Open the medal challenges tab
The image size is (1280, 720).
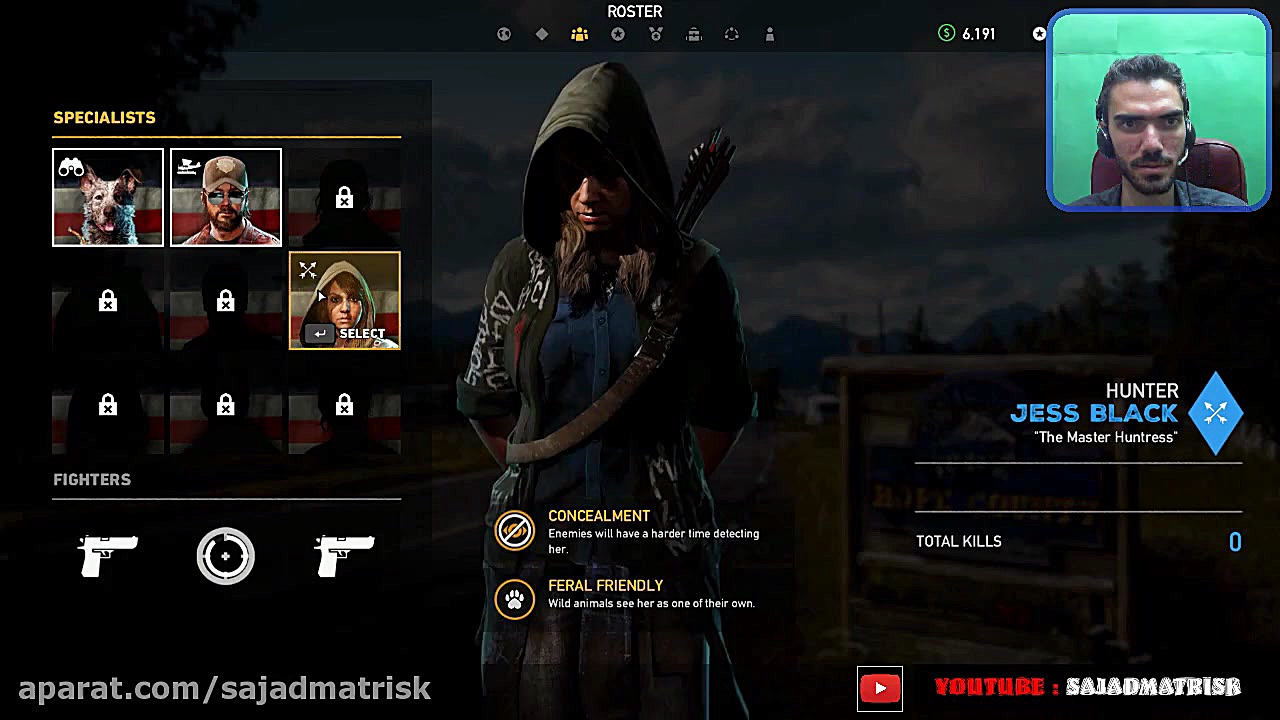click(x=656, y=34)
